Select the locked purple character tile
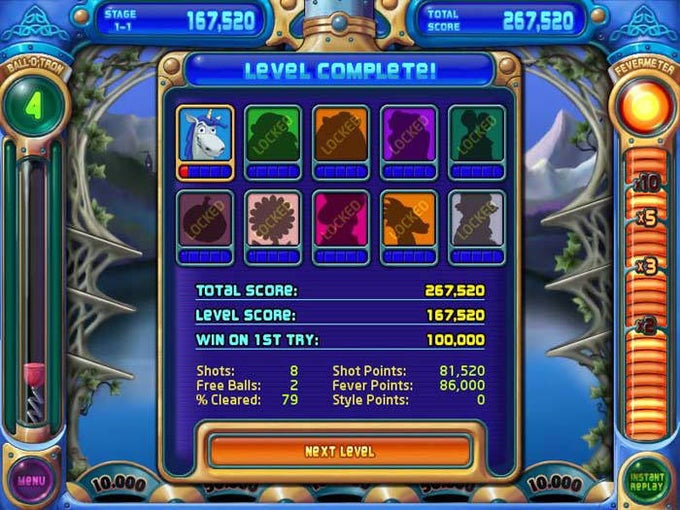Image resolution: width=680 pixels, height=510 pixels. [x=409, y=137]
